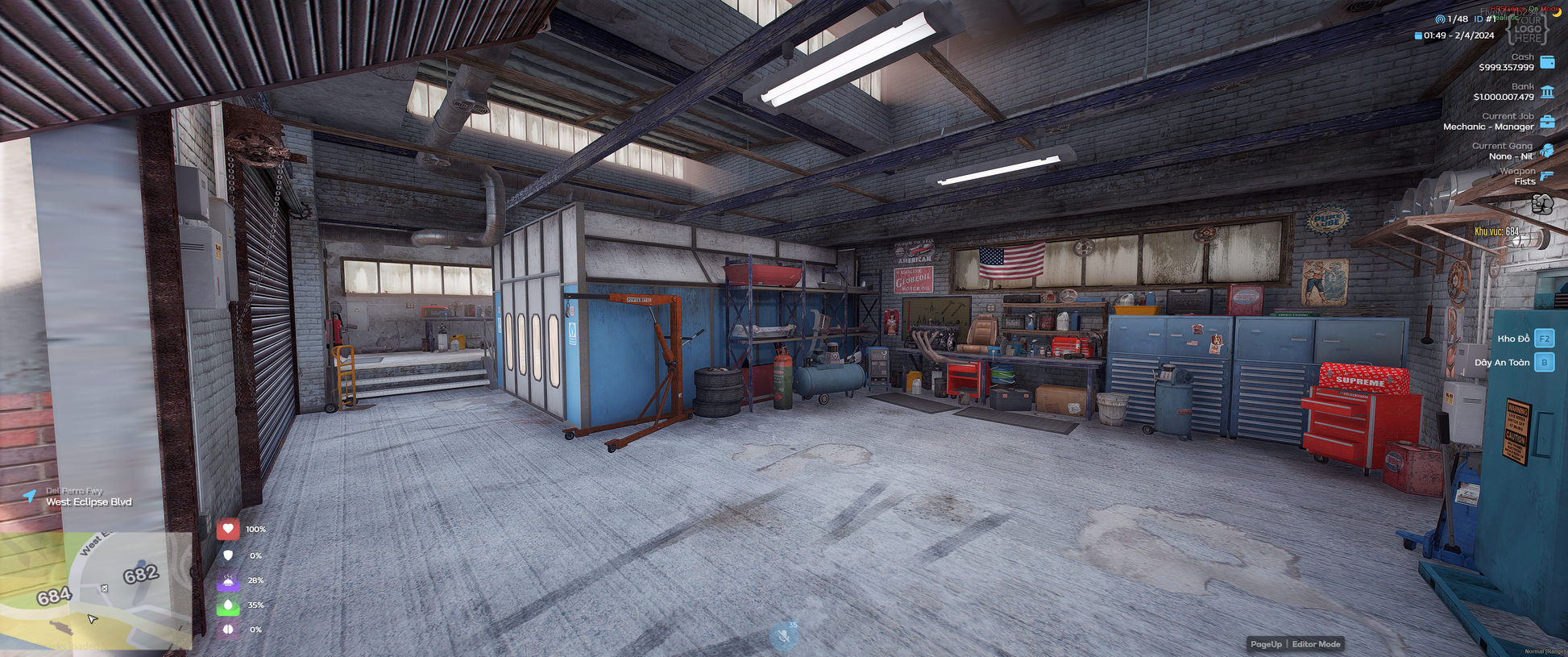Click the blue location arrow by street name
This screenshot has width=1568, height=657.
[x=30, y=496]
